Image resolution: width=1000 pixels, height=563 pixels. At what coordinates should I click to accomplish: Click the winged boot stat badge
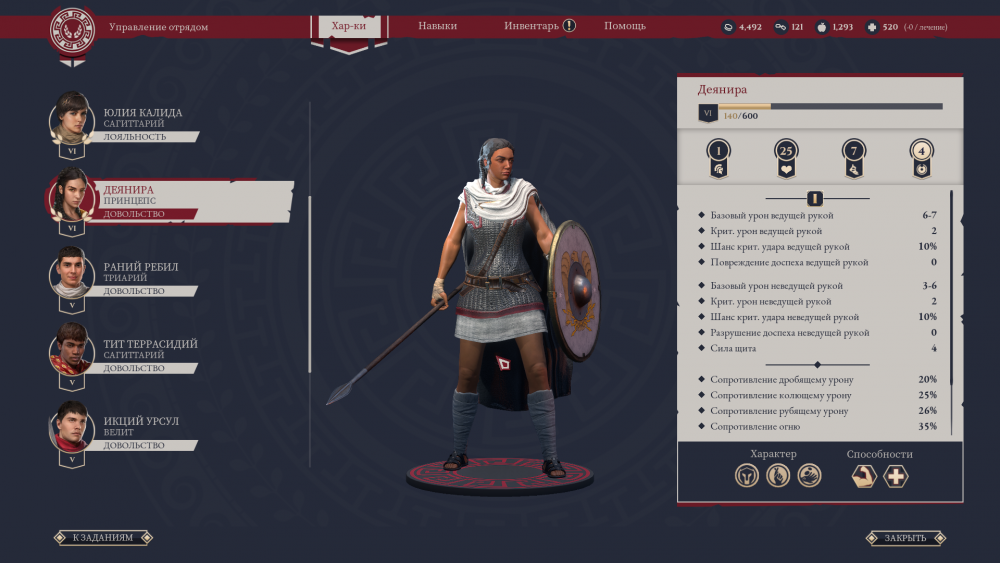pyautogui.click(x=853, y=156)
